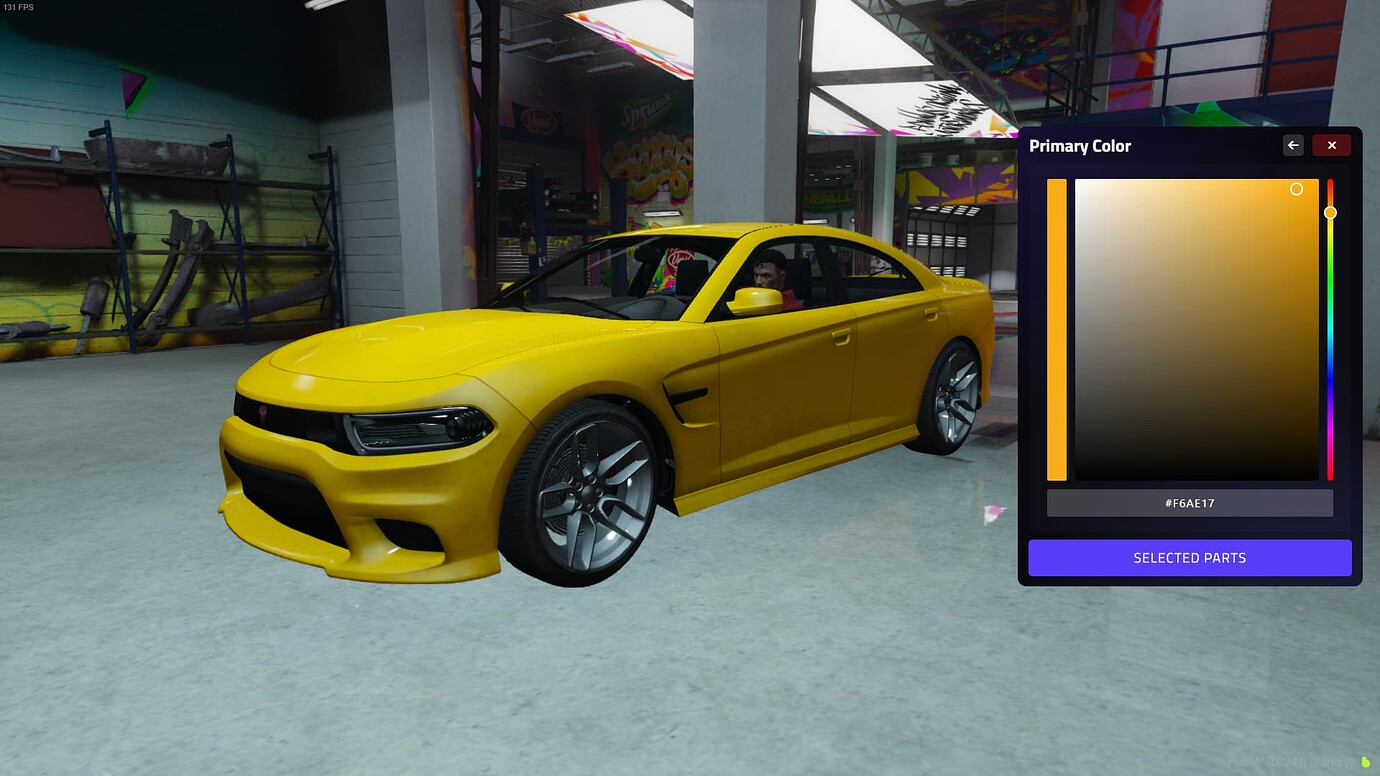Click the color selection circle in the gradient
The height and width of the screenshot is (776, 1380).
pos(1296,189)
